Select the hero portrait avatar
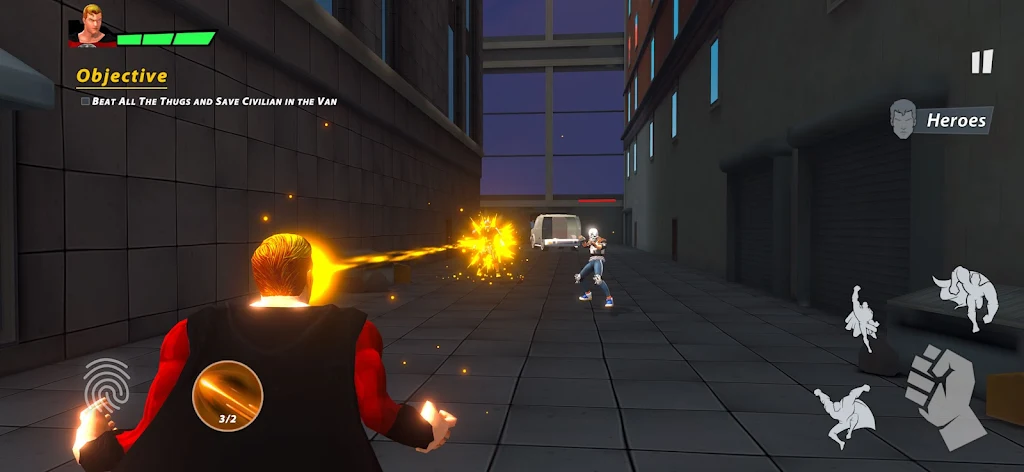This screenshot has width=1024, height=472. (x=91, y=27)
